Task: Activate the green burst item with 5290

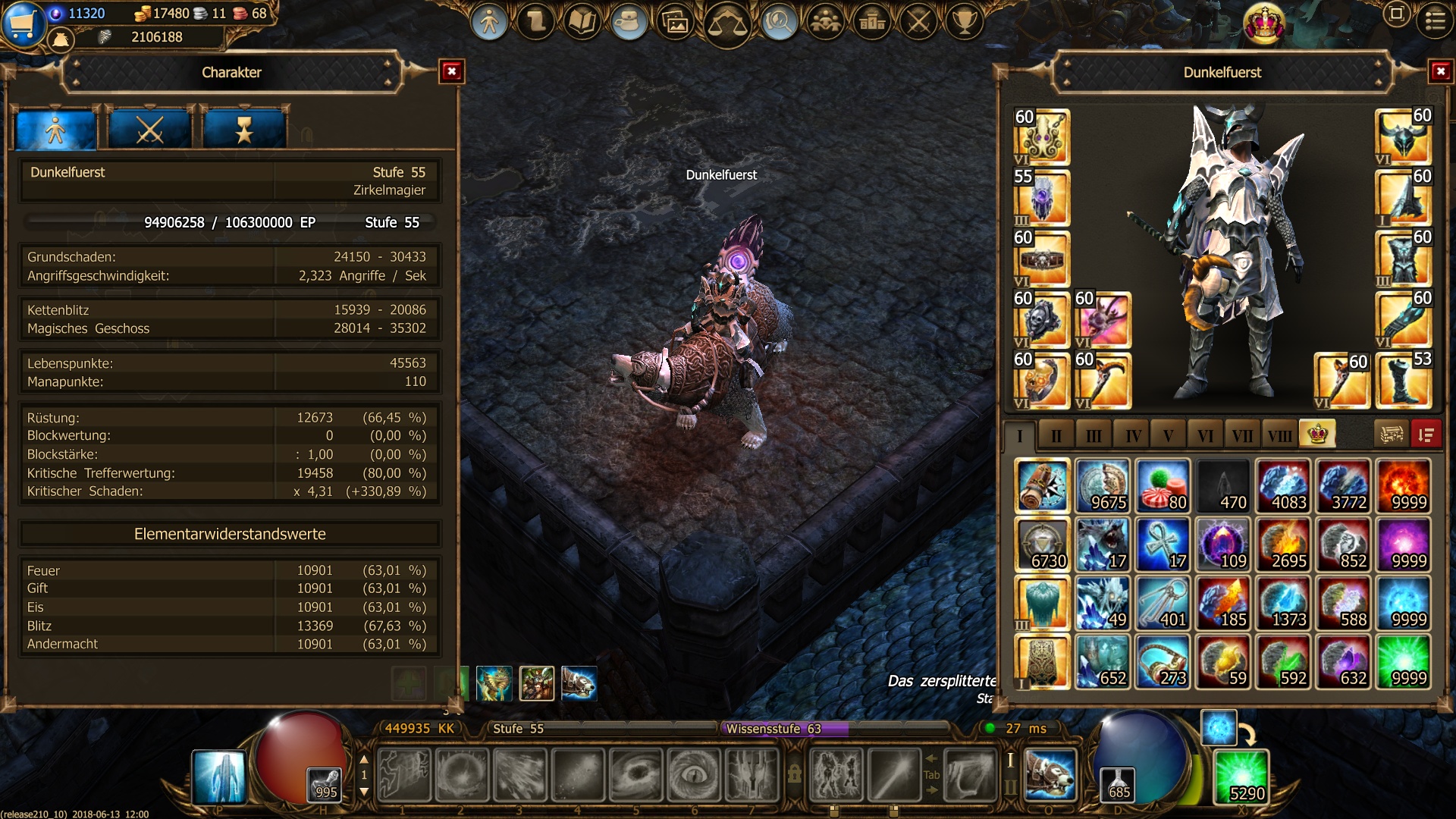Action: [1241, 777]
